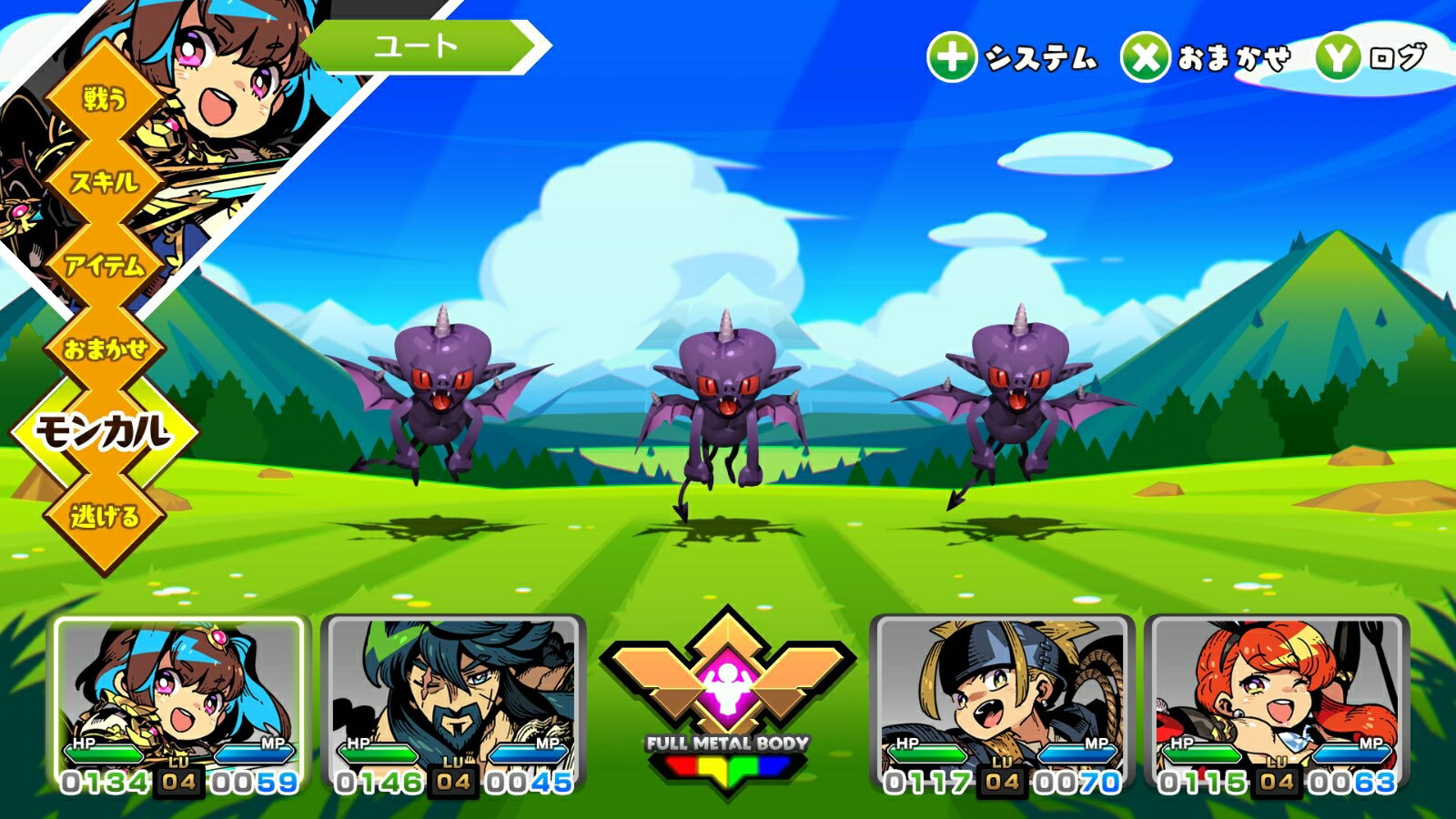Toggle おまかせ auto-battle in top bar
Screen dimensions: 1456x819
pyautogui.click(x=1207, y=58)
